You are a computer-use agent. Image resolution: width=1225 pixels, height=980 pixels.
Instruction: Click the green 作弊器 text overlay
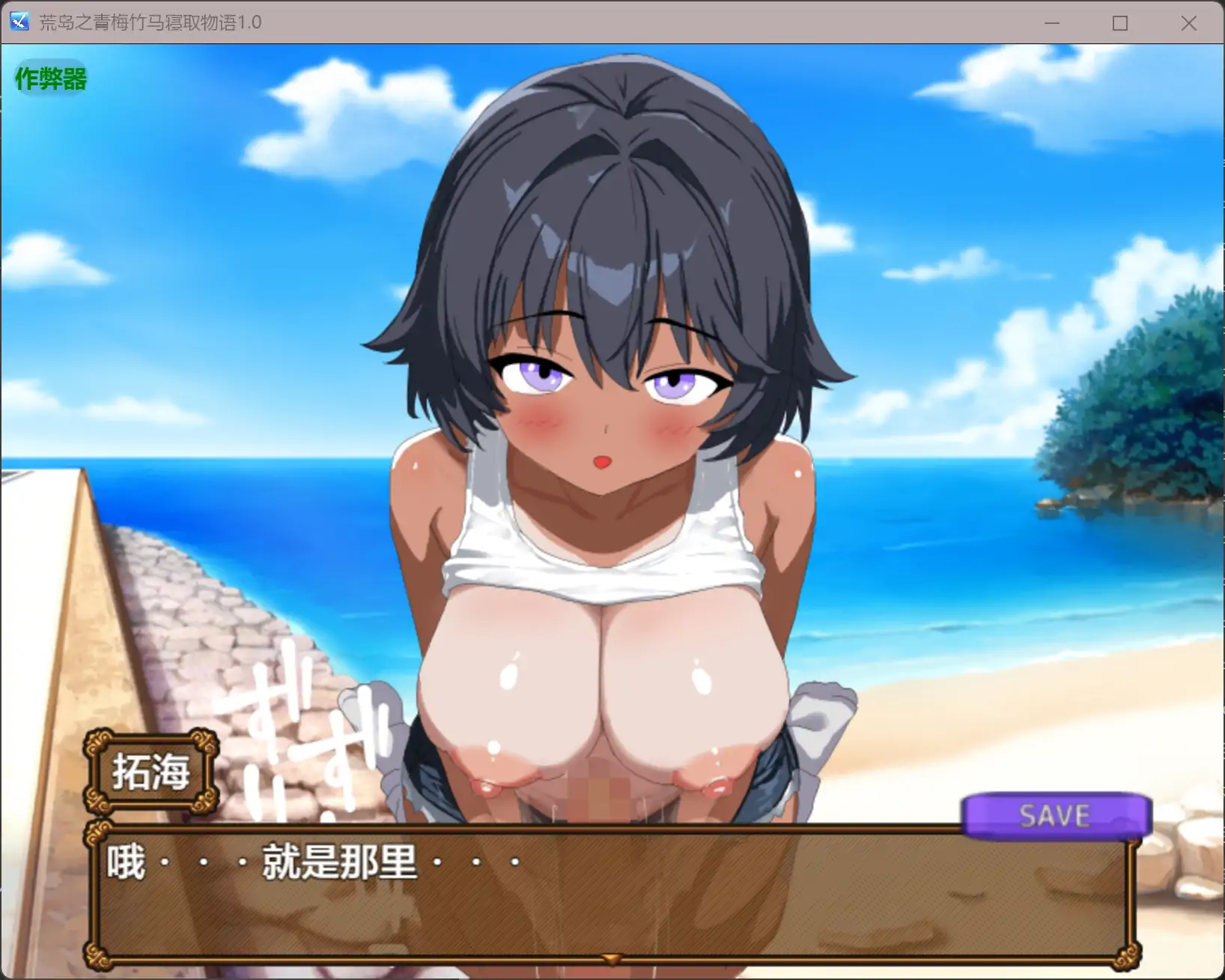tap(49, 77)
